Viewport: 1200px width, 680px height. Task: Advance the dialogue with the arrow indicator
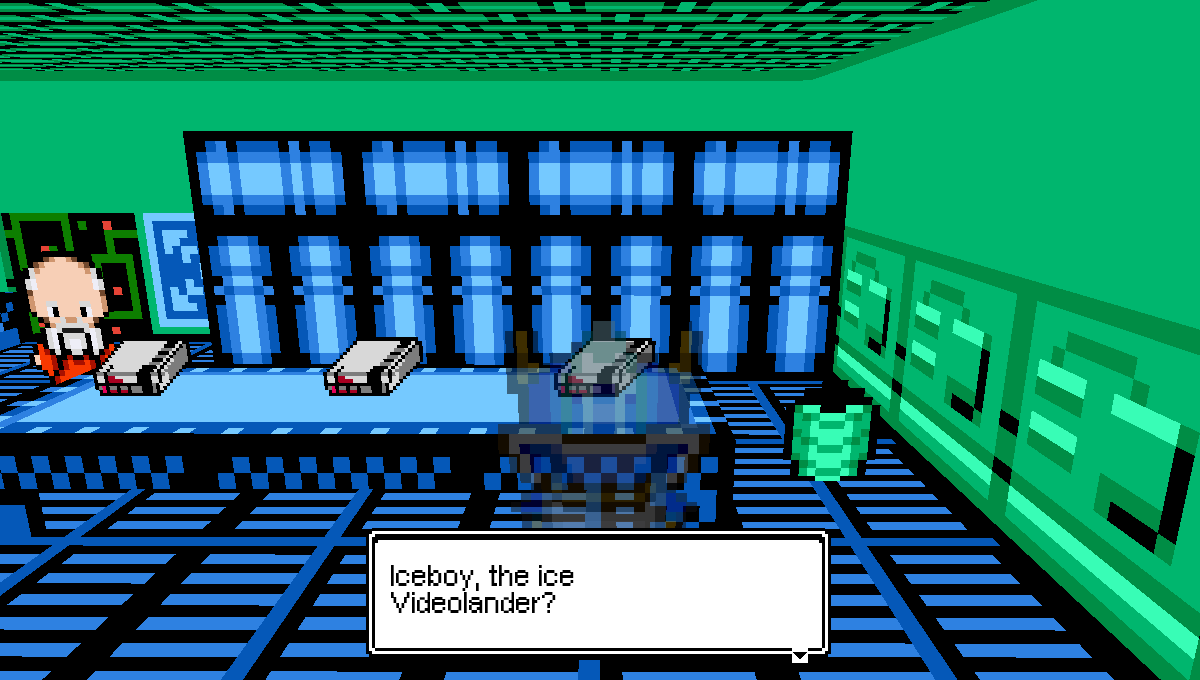point(799,656)
